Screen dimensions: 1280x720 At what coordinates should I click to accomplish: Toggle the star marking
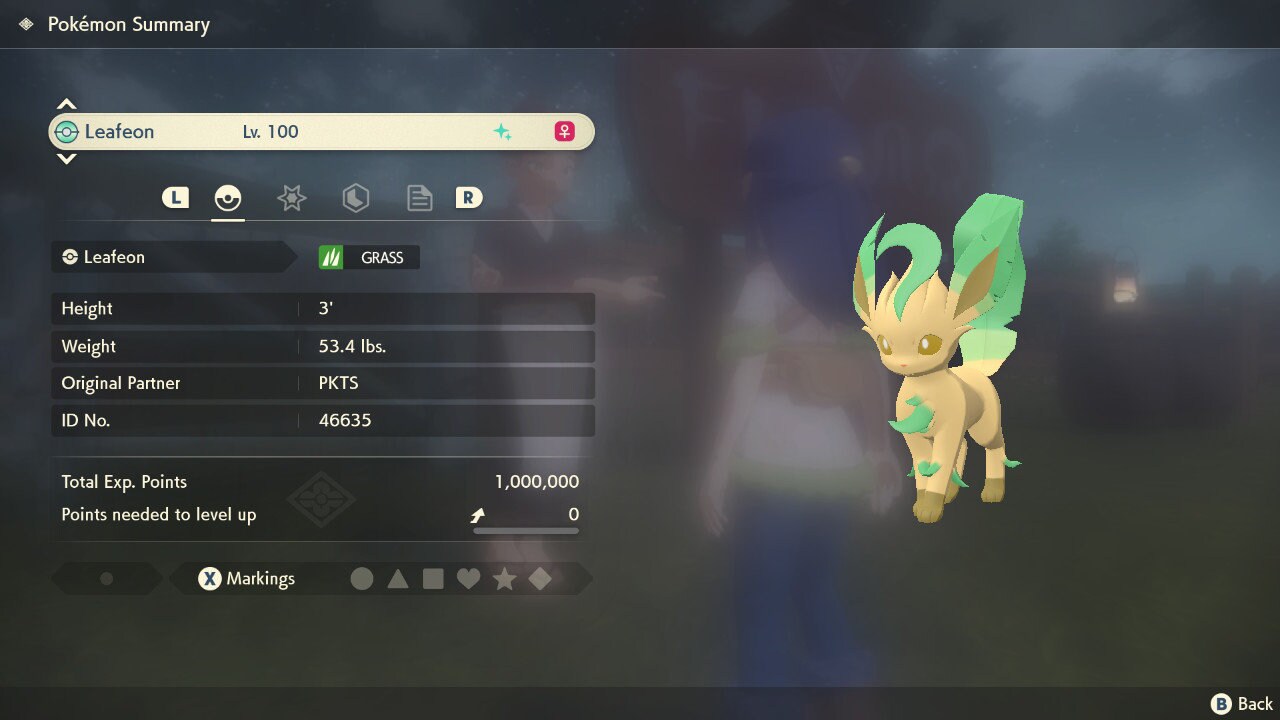click(504, 579)
